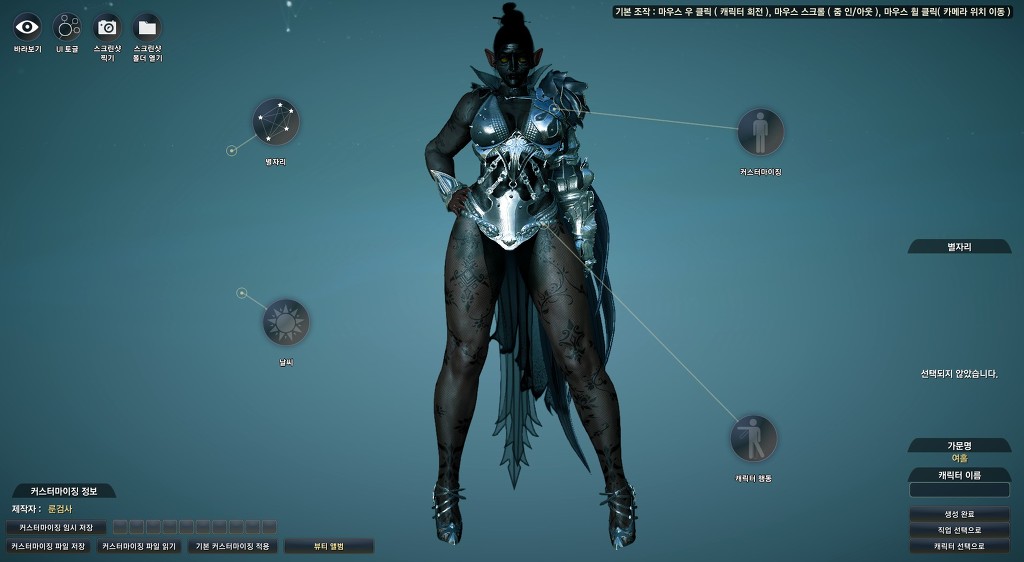Click the 커스터마이징 임시 저장 temporary save button

(x=56, y=527)
